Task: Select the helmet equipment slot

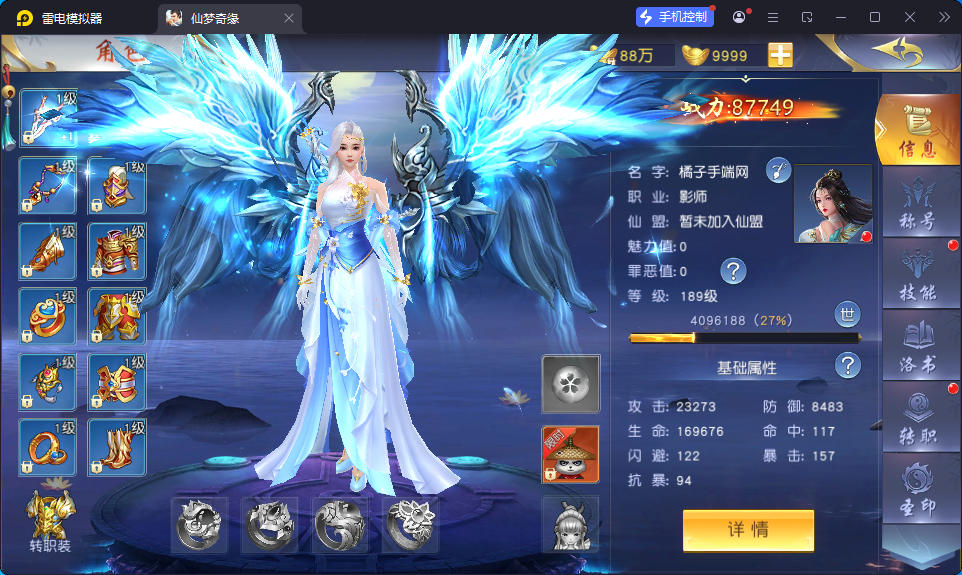Action: 117,184
